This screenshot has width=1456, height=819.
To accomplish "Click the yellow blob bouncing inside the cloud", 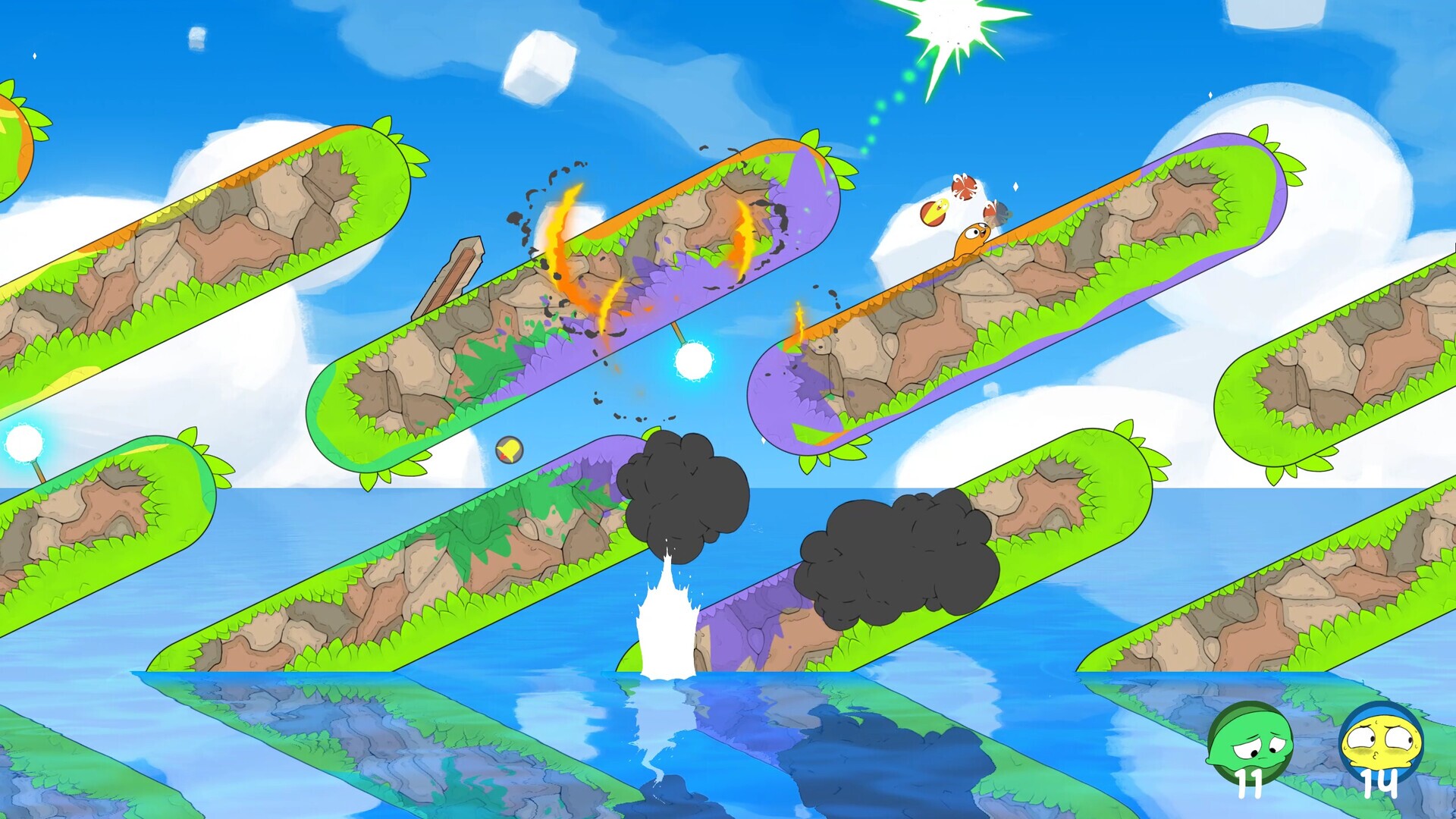I will pyautogui.click(x=934, y=211).
